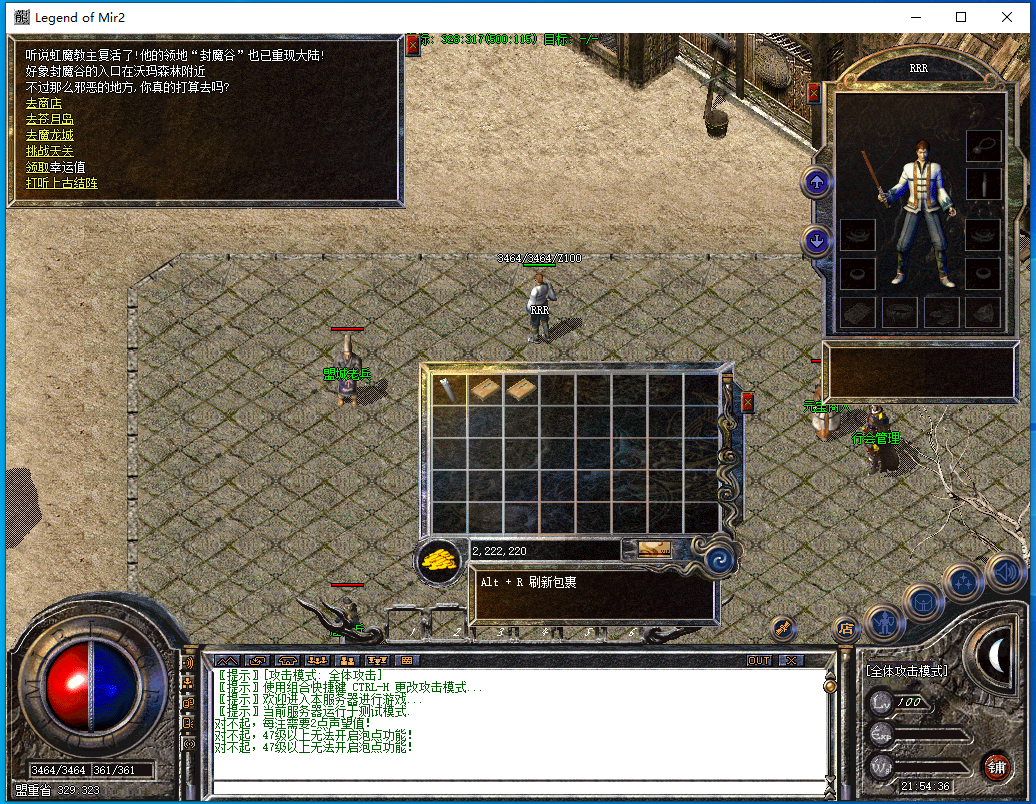Toggle the chat OUT button
Screen dimensions: 1036x804
click(759, 661)
